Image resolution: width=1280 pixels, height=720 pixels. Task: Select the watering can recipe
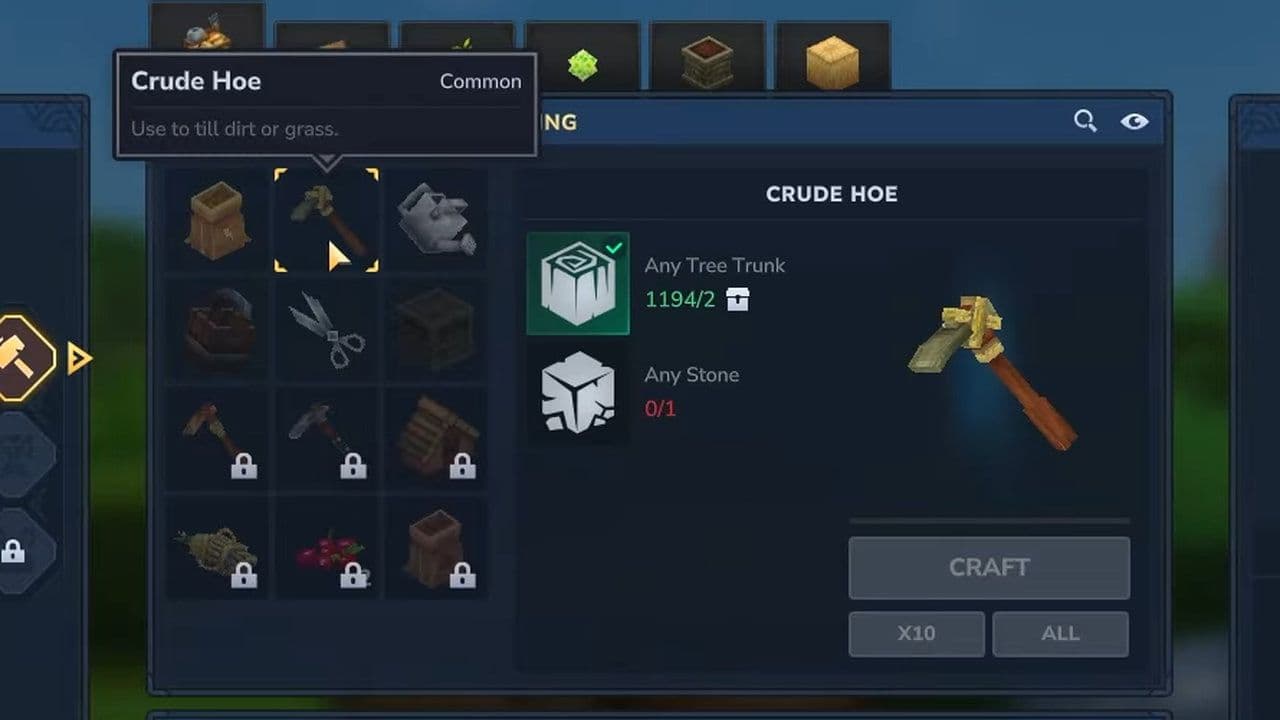[x=435, y=218]
